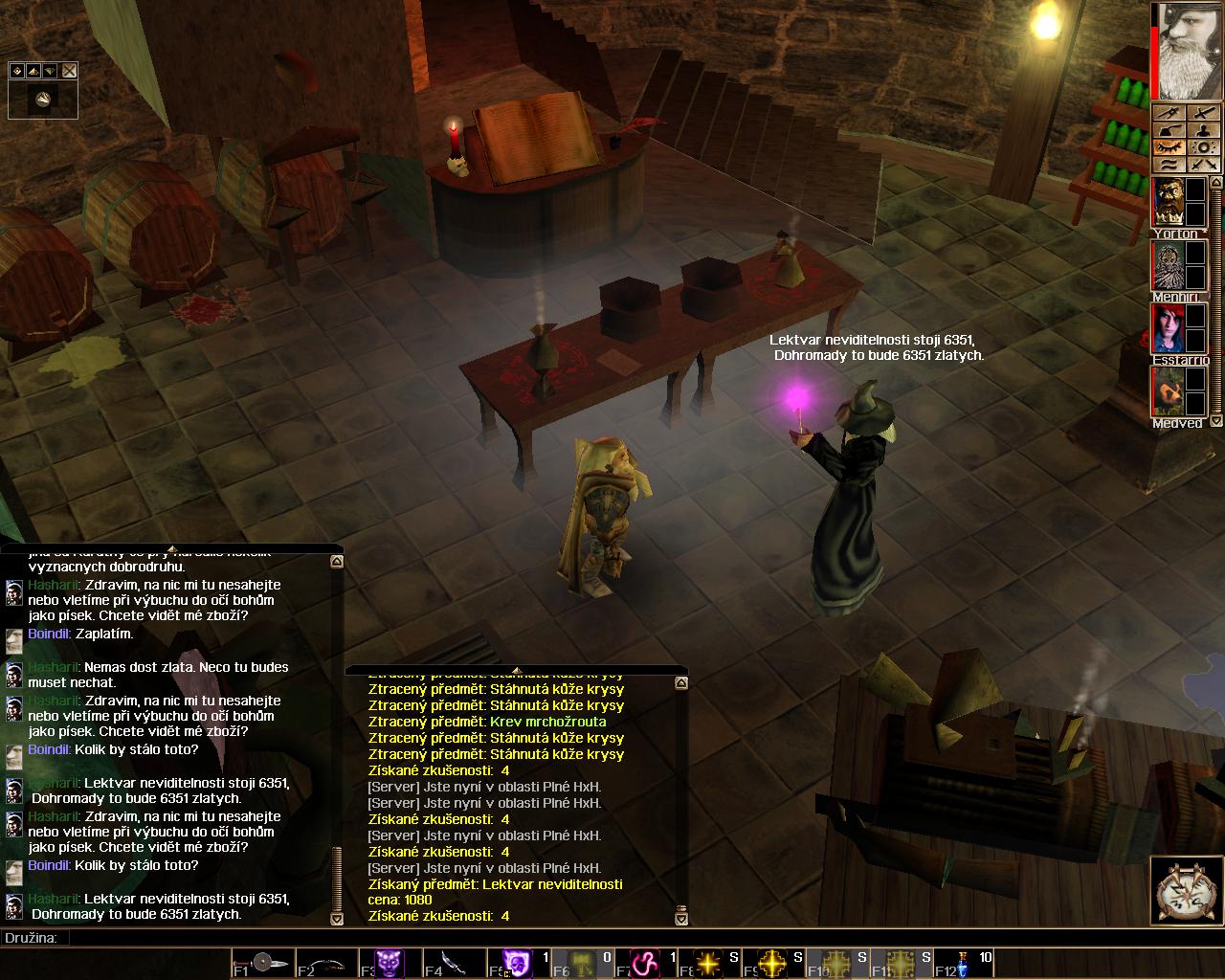
Task: Select the Medved party portrait
Action: [1167, 391]
